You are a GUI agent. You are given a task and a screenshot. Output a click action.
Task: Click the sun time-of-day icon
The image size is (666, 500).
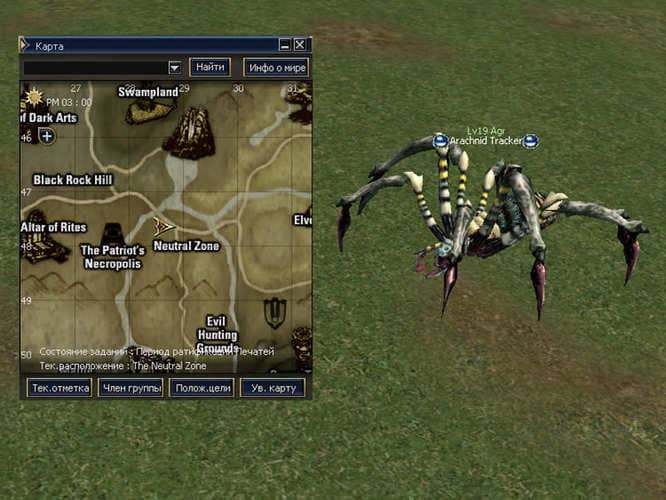[34, 97]
